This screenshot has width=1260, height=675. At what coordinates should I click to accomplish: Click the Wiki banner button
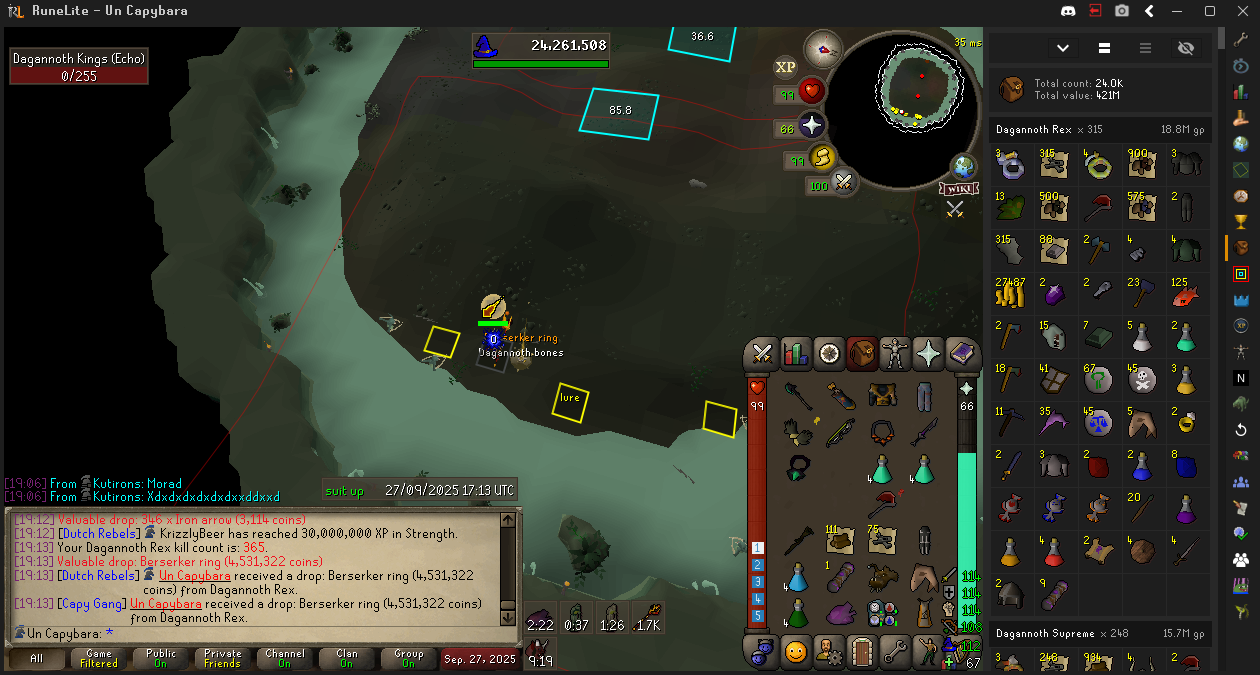tap(957, 188)
